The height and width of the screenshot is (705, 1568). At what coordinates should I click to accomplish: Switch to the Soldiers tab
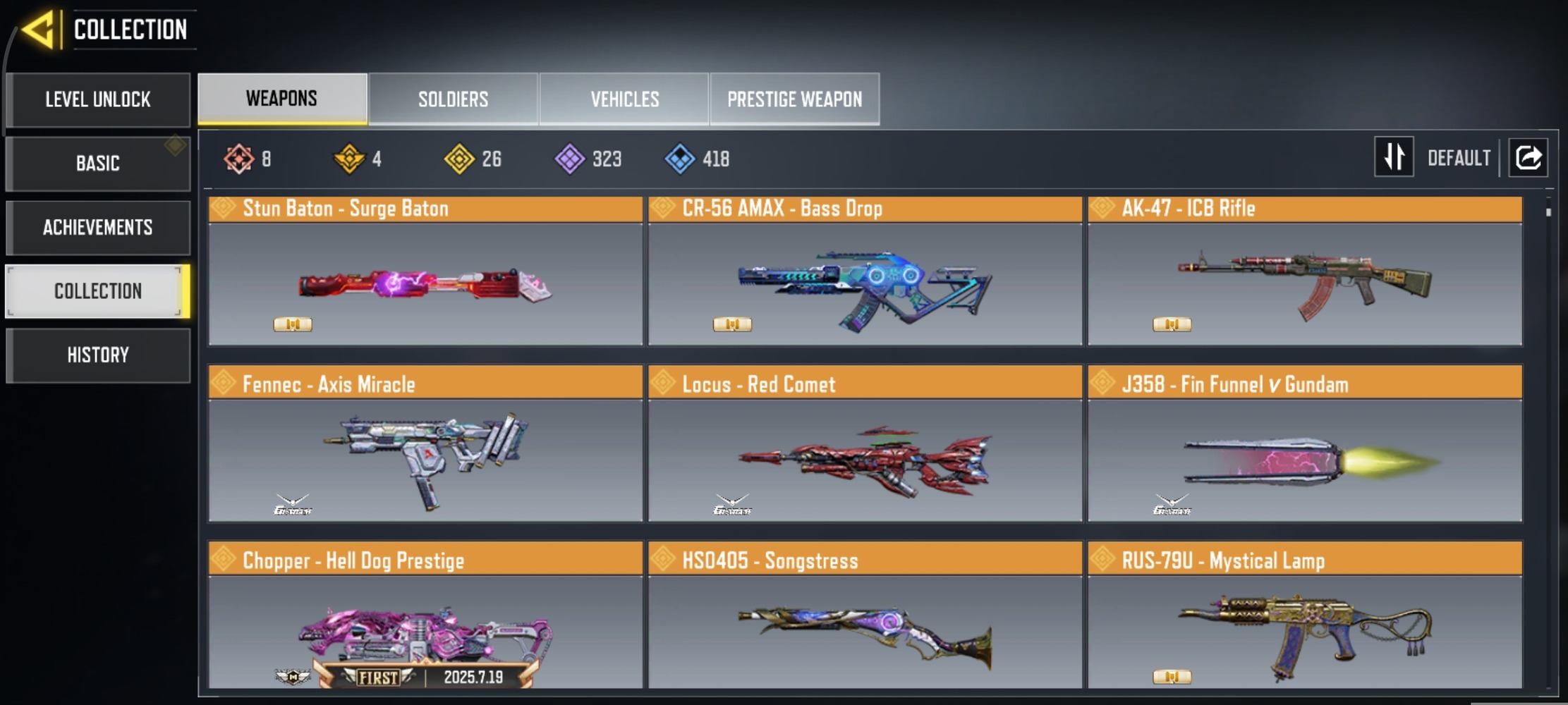(x=452, y=99)
